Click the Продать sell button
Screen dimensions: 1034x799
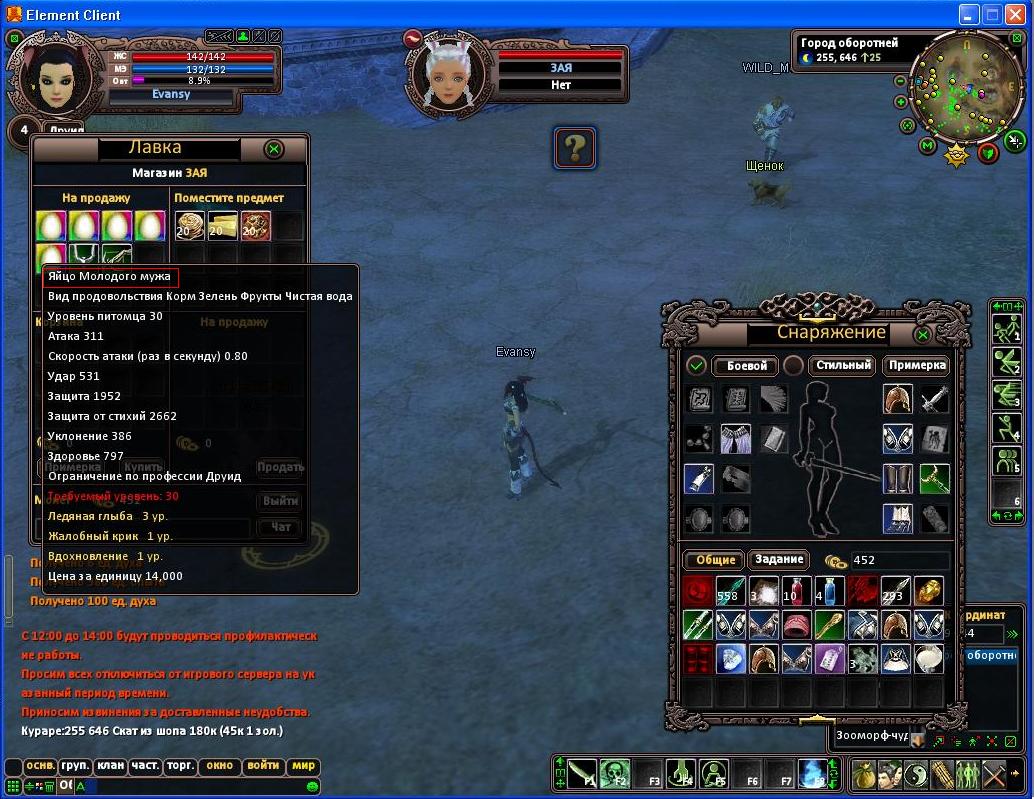point(280,467)
